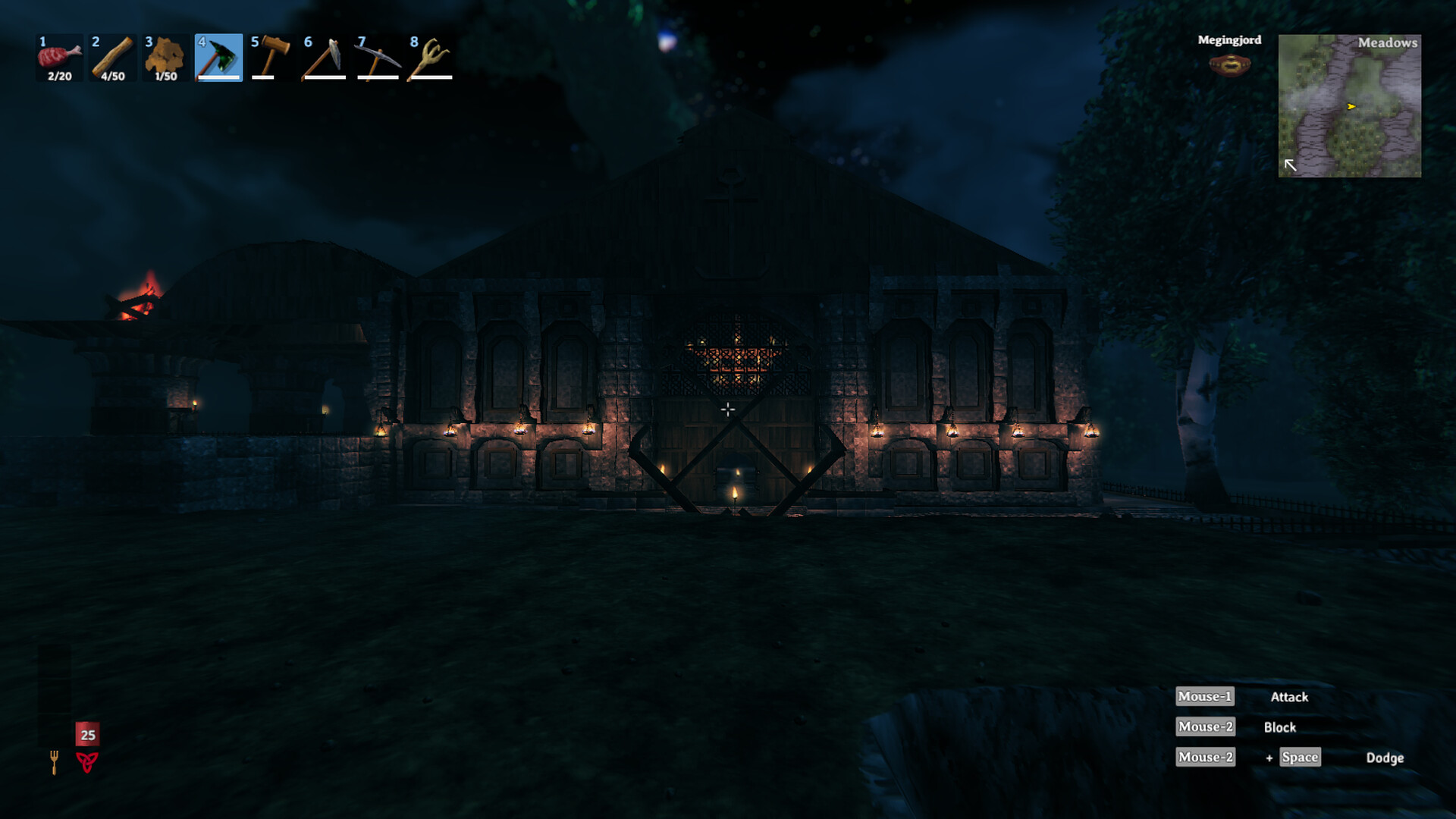The height and width of the screenshot is (819, 1456).
Task: Toggle the selected axe slot highlight
Action: (x=218, y=57)
